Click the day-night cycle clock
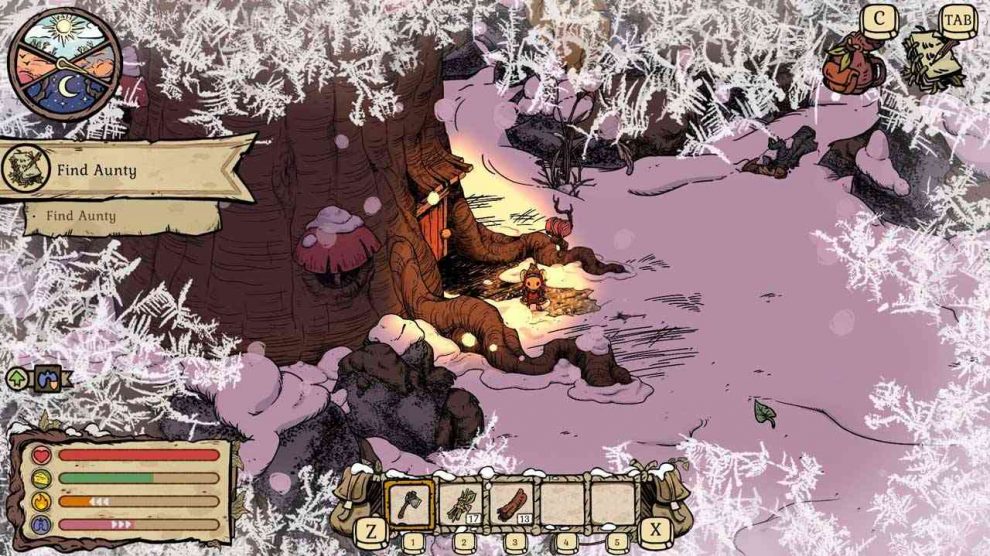Image resolution: width=990 pixels, height=556 pixels. click(x=65, y=65)
